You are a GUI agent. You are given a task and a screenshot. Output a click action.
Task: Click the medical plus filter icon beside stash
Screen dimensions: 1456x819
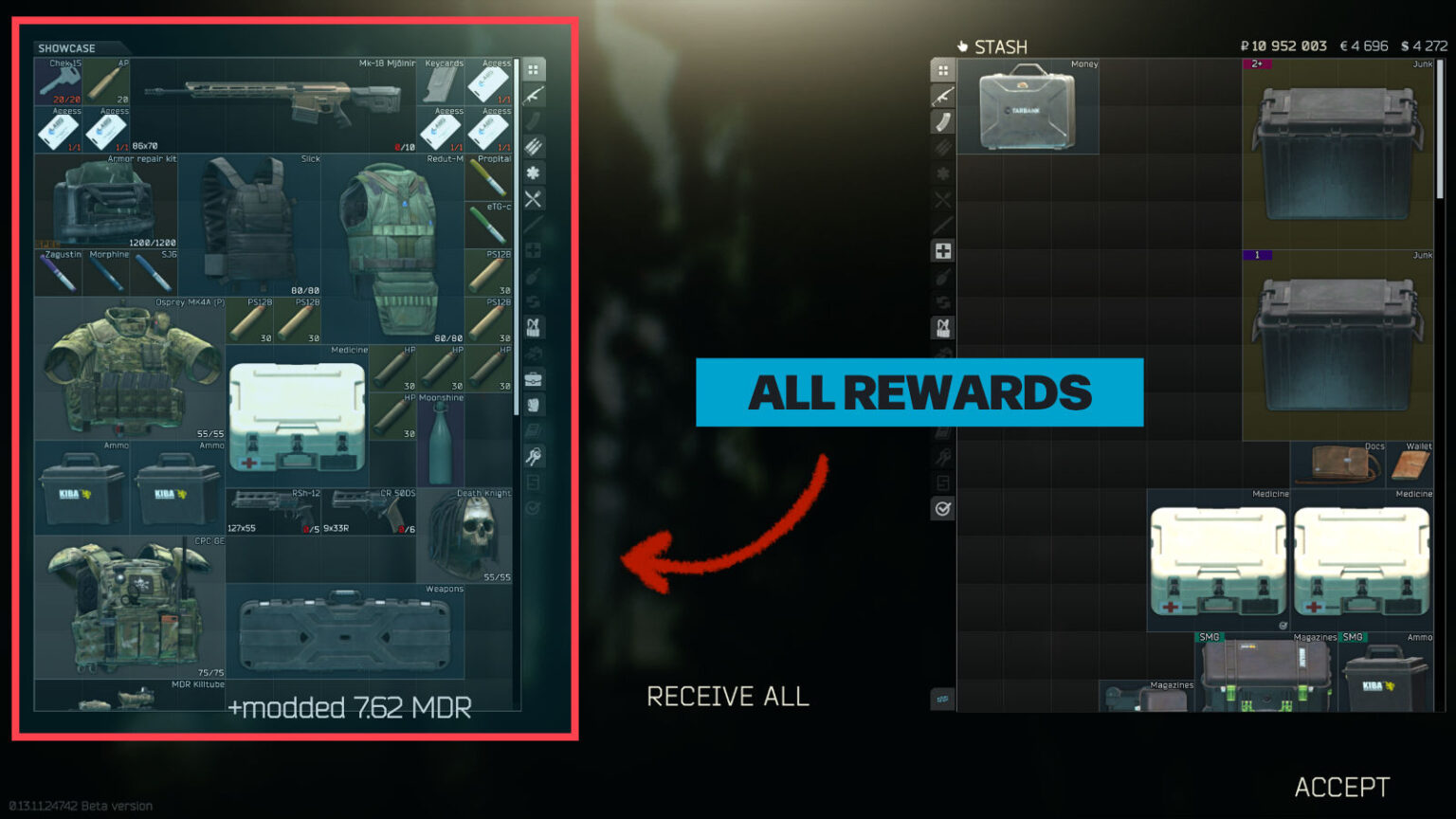pos(944,251)
